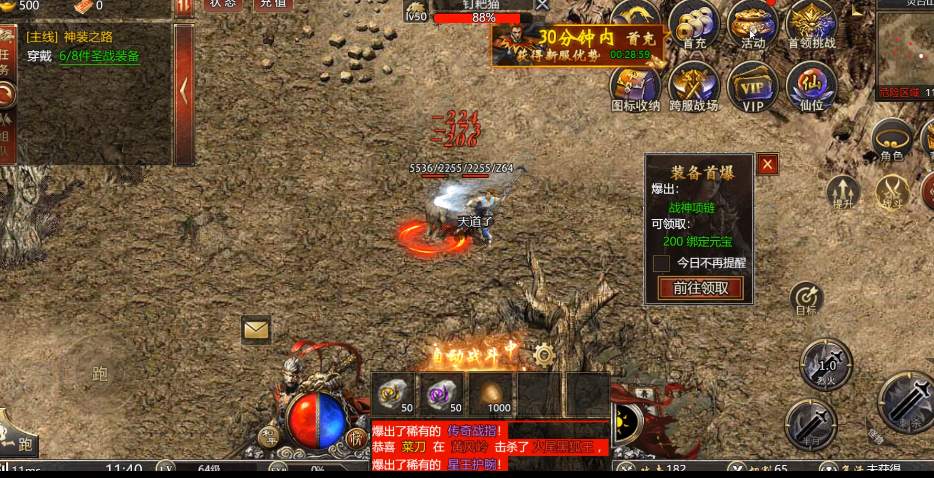Open the minimap
This screenshot has width=934, height=478.
(905, 55)
